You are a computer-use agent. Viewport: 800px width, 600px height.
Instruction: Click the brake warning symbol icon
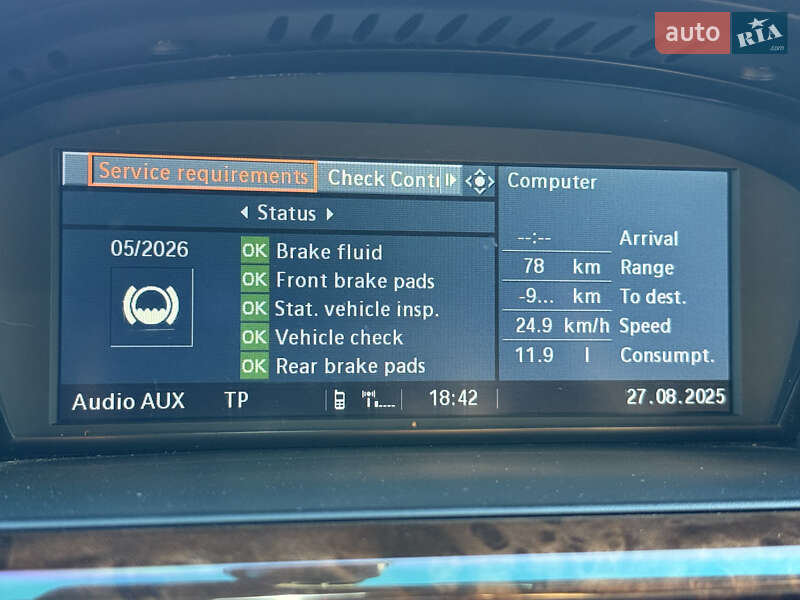[x=151, y=306]
